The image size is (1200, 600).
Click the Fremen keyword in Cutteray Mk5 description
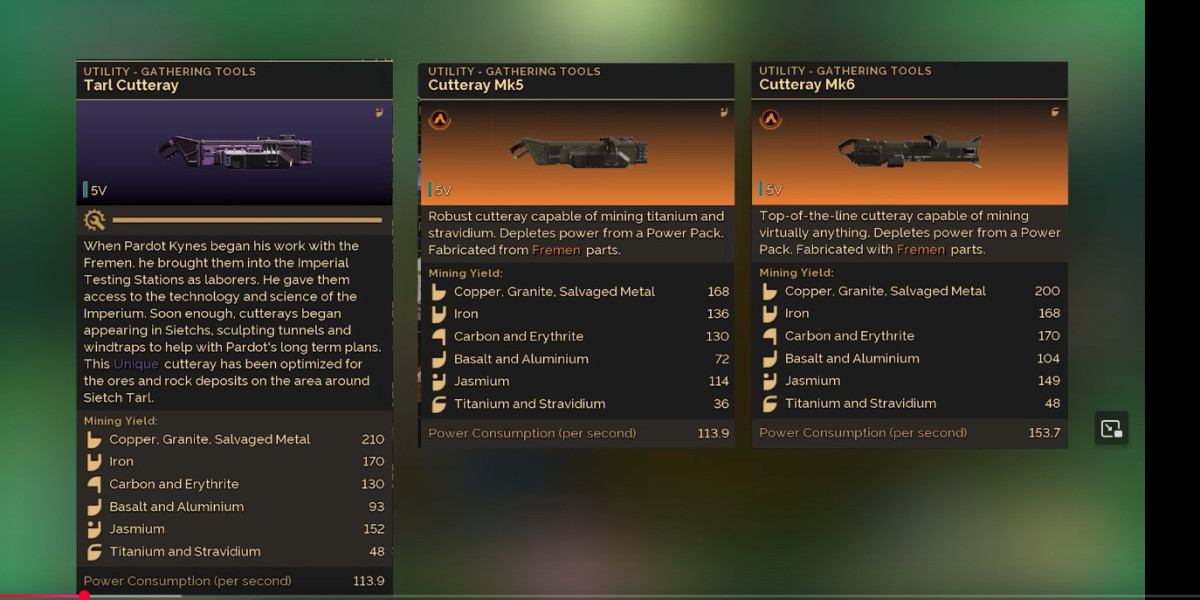pos(555,250)
